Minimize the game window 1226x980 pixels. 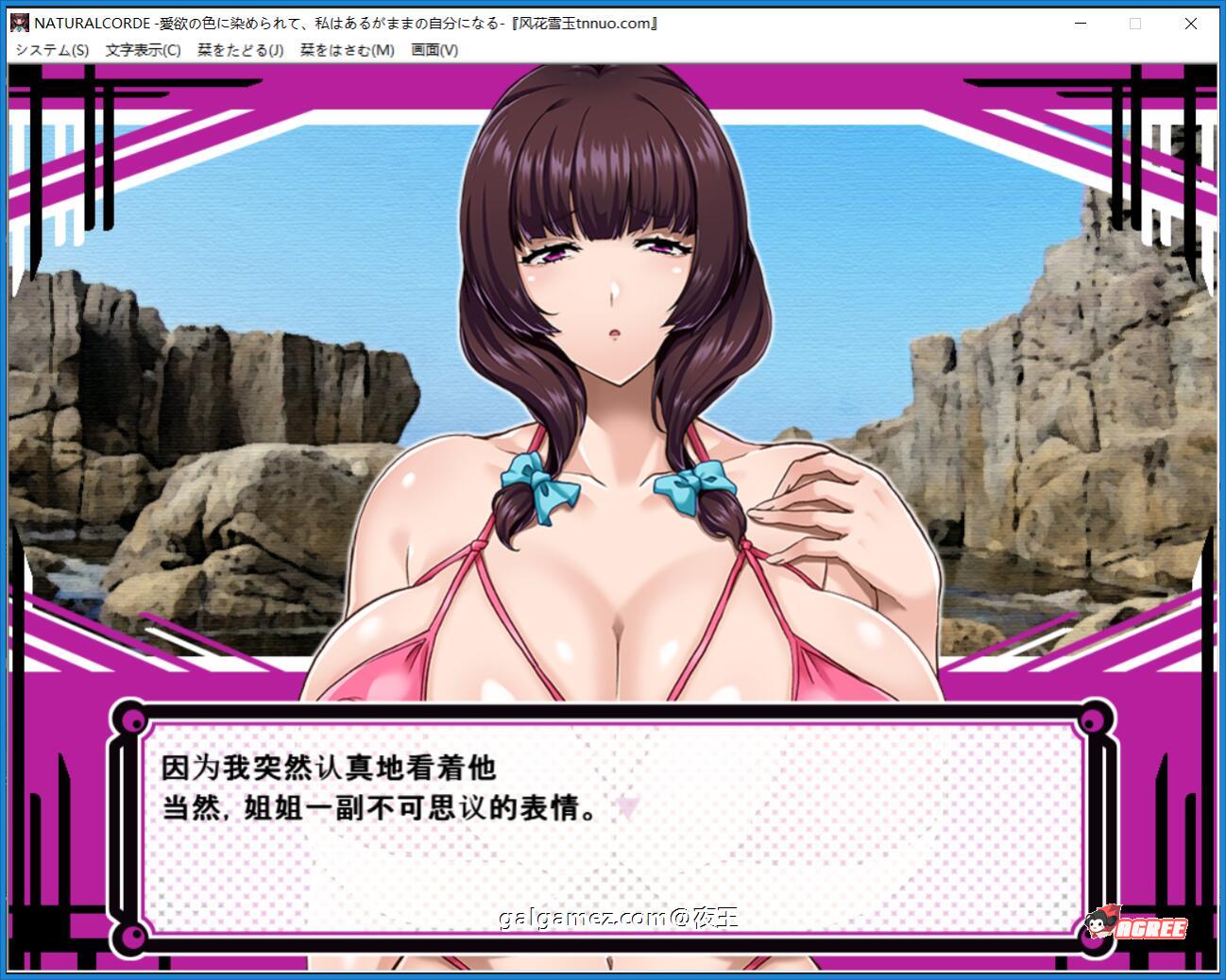pyautogui.click(x=1080, y=23)
